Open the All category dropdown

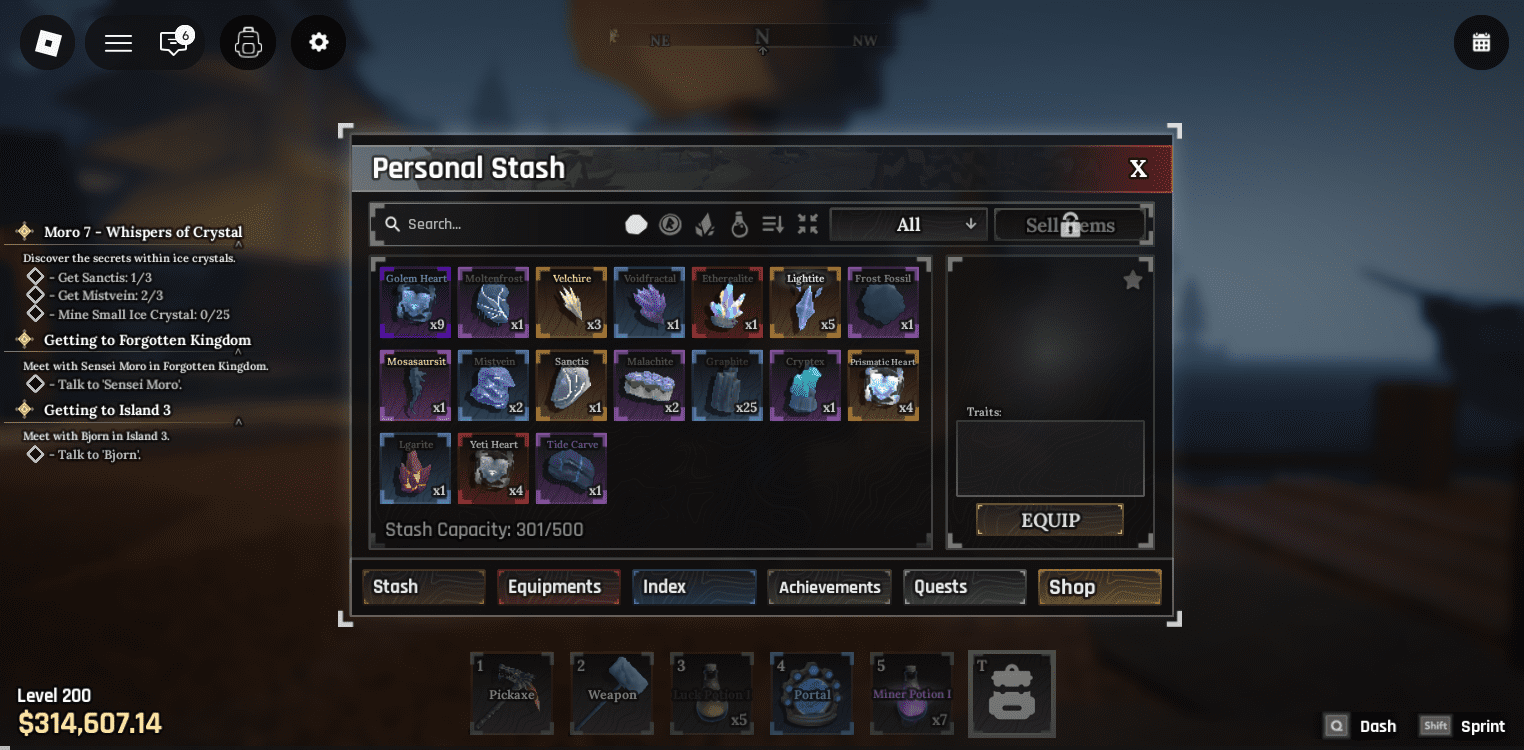907,224
